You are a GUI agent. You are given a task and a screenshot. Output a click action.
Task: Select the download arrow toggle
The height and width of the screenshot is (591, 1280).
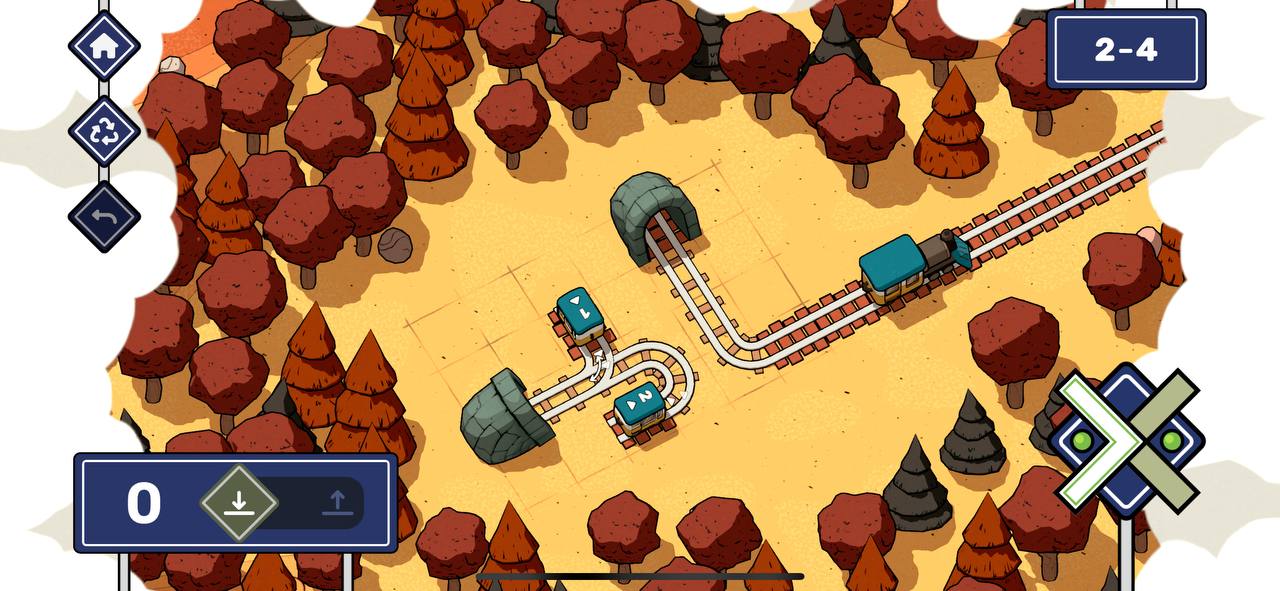pyautogui.click(x=239, y=502)
